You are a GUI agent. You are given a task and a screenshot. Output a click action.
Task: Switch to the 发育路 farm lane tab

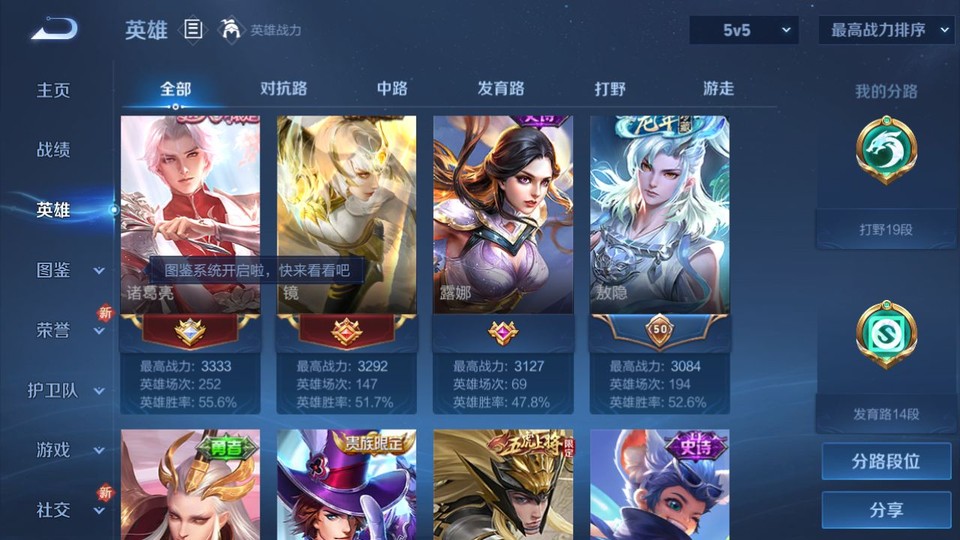501,88
